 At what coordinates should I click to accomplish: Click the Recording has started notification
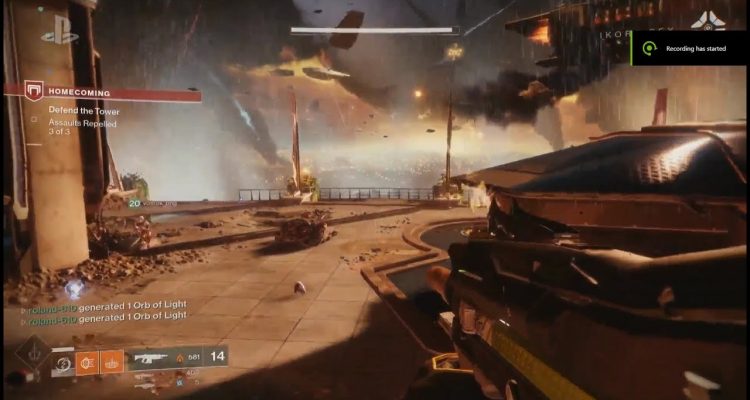point(692,47)
